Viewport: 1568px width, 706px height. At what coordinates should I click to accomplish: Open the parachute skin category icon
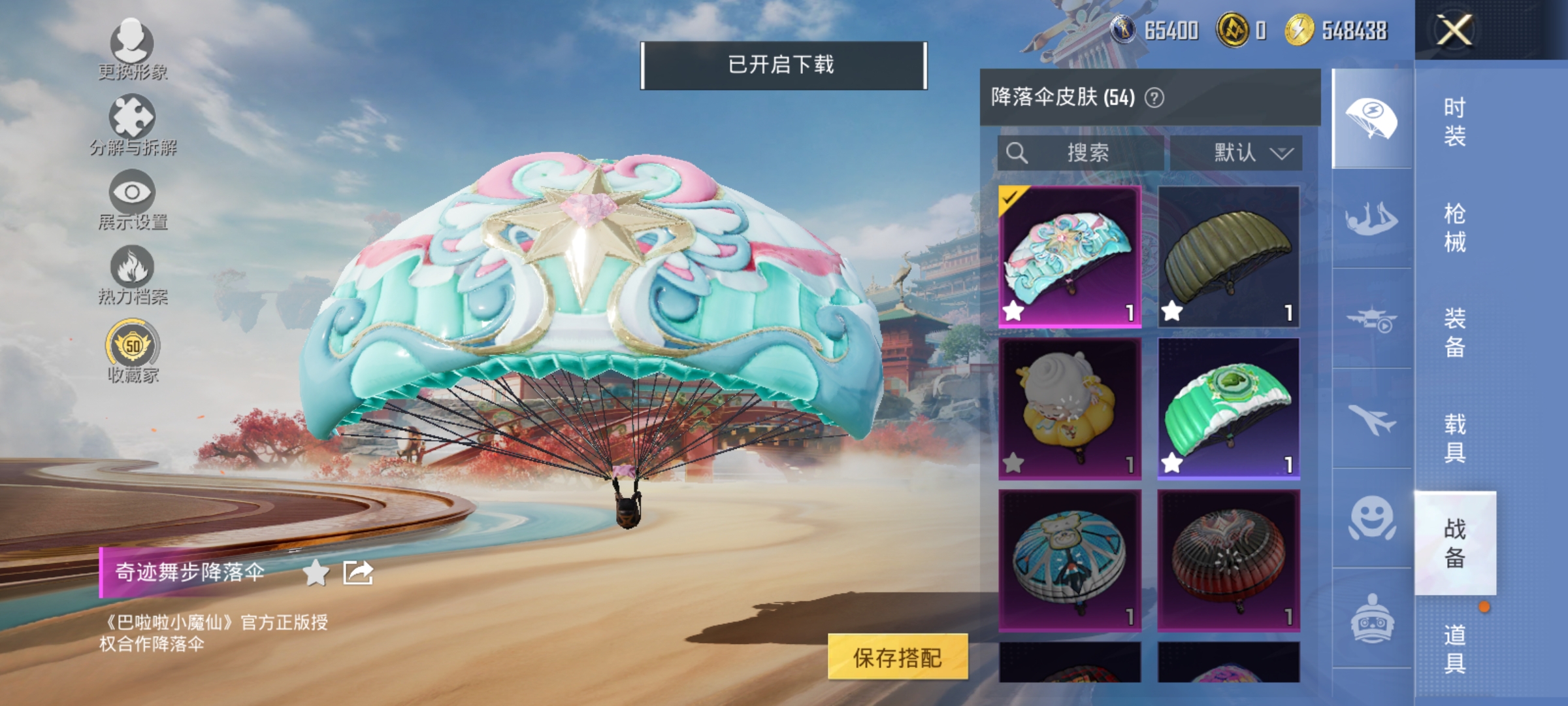1371,119
